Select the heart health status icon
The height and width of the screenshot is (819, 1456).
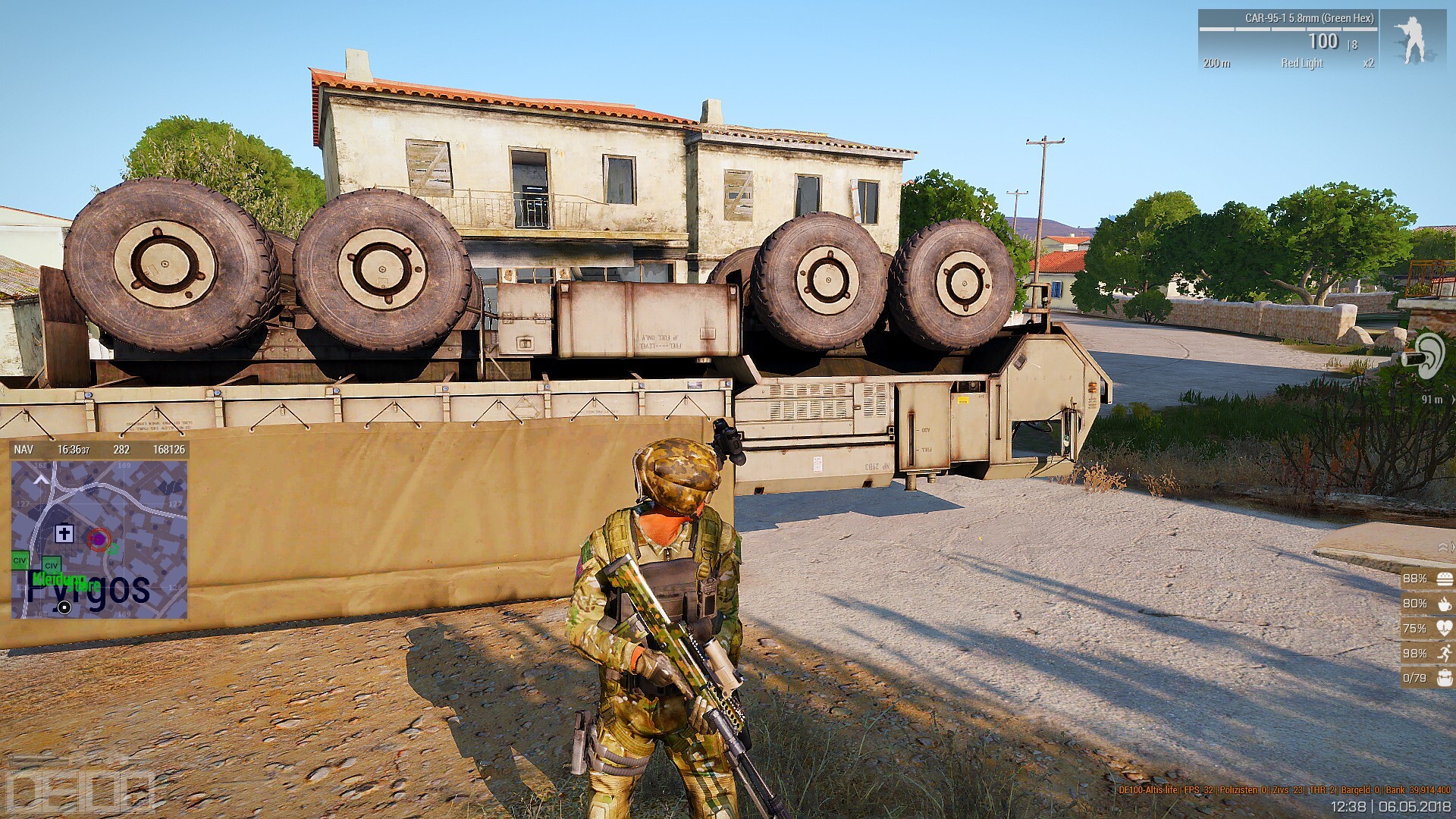(x=1443, y=629)
